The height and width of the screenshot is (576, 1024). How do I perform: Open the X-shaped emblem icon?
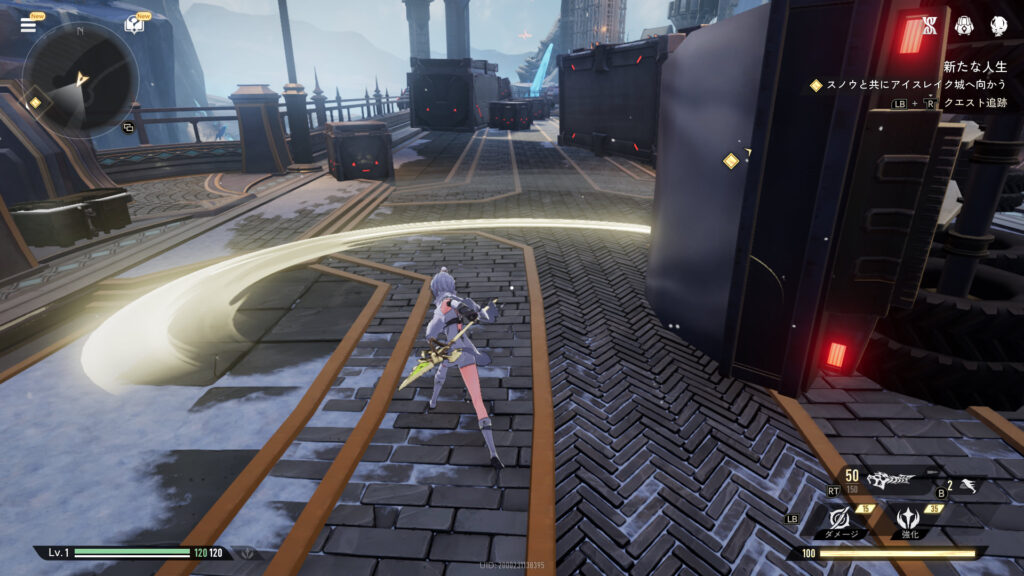(929, 26)
